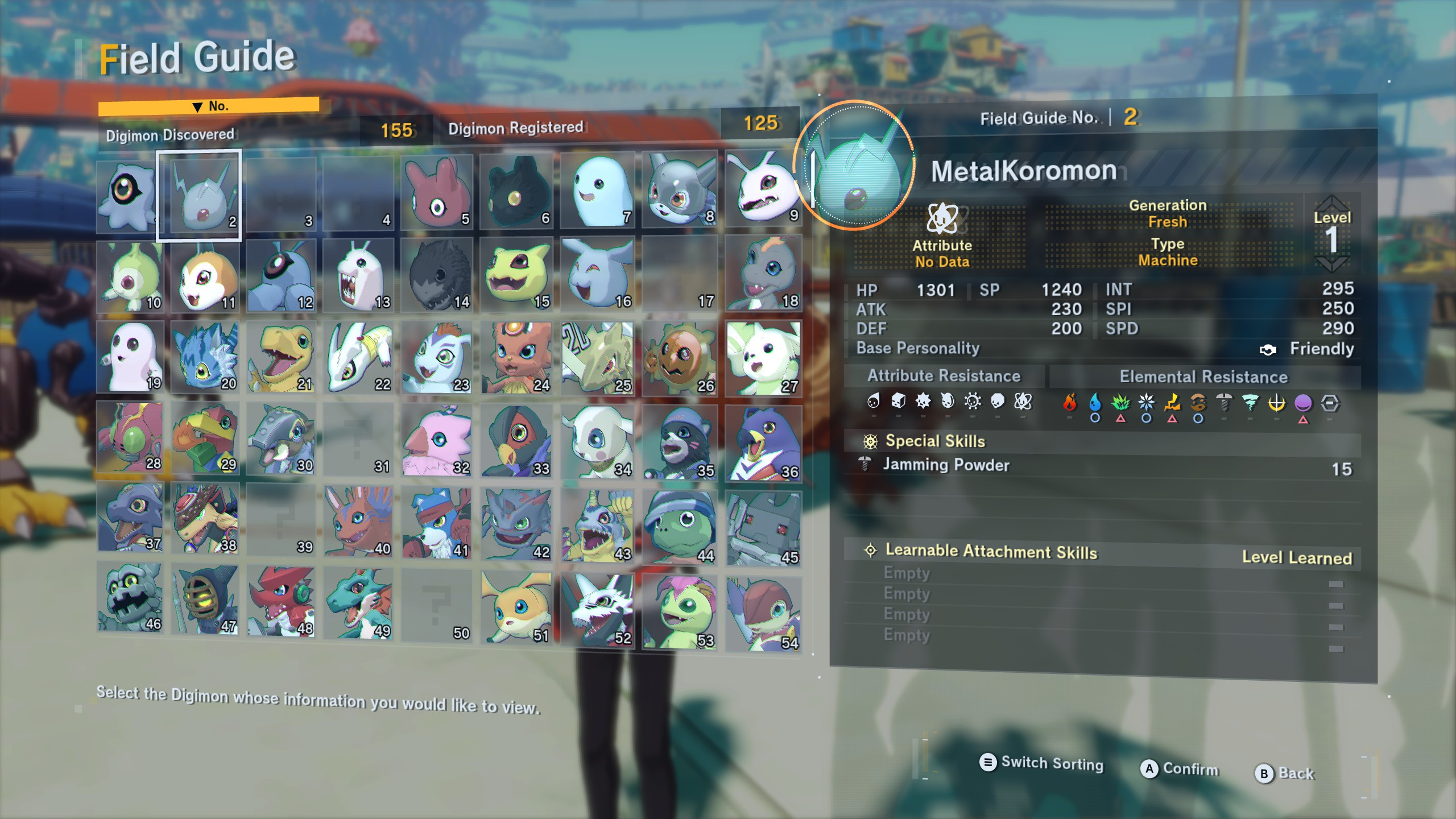Choose the Digimon tile numbered 51
Screen dimensions: 1456x819
516,607
